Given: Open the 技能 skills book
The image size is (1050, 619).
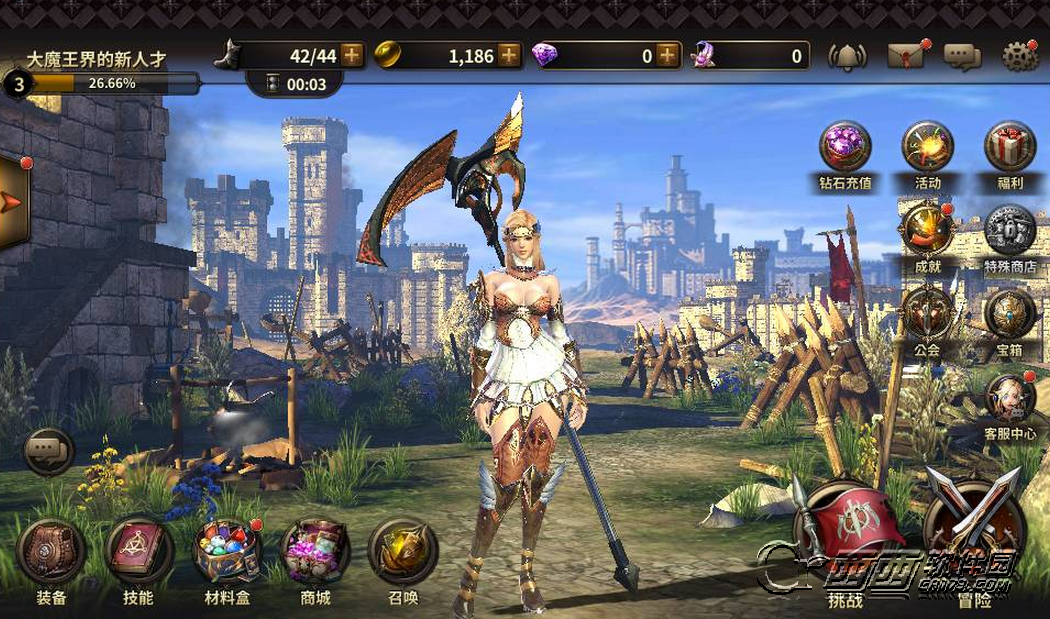Looking at the screenshot, I should (138, 552).
